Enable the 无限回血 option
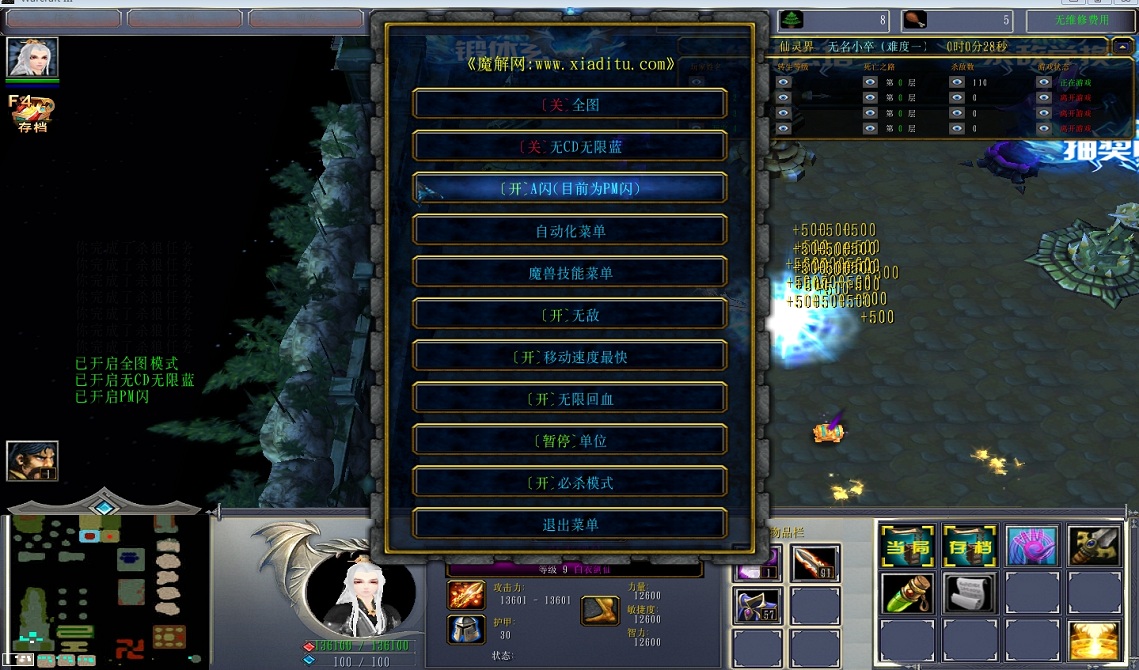This screenshot has height=670, width=1139. [570, 399]
